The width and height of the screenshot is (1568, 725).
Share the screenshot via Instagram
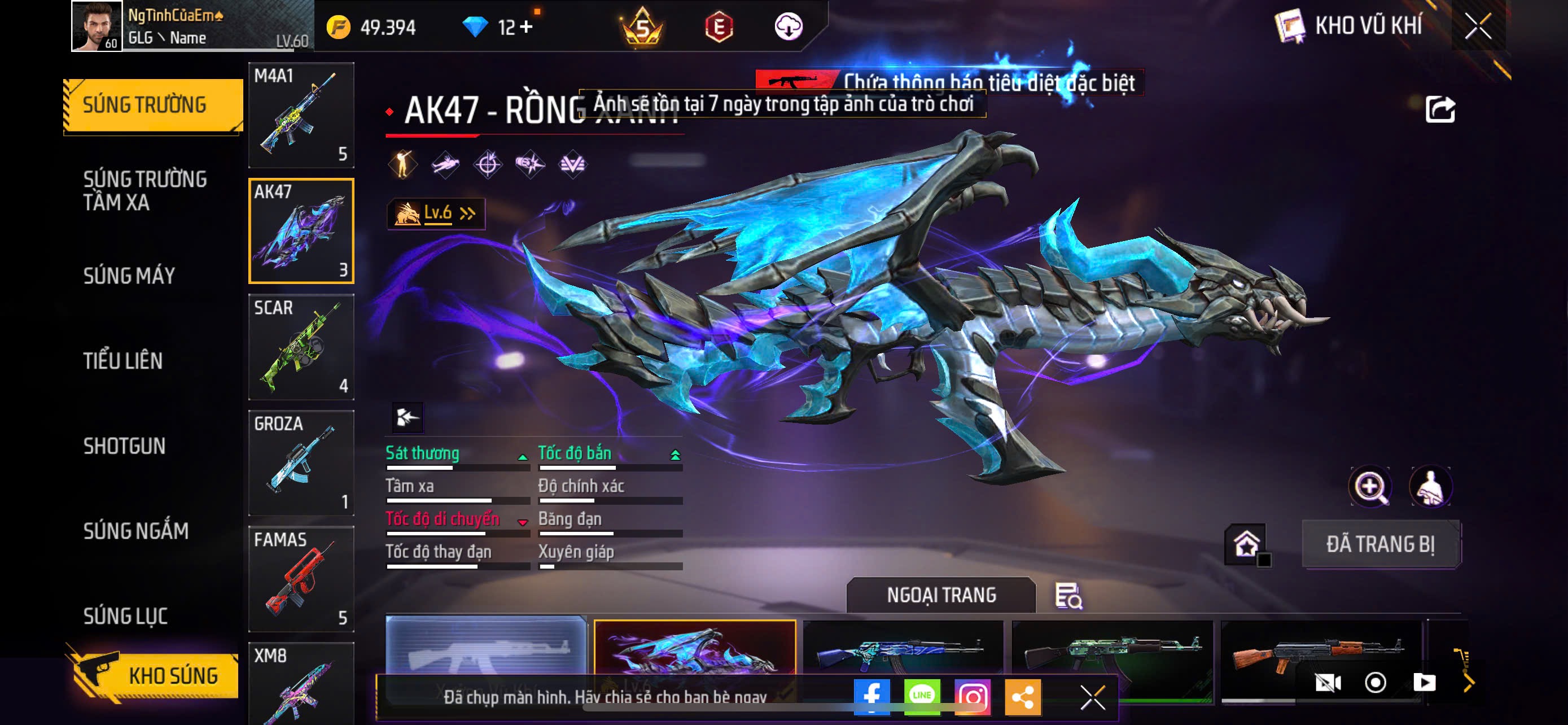tap(972, 696)
